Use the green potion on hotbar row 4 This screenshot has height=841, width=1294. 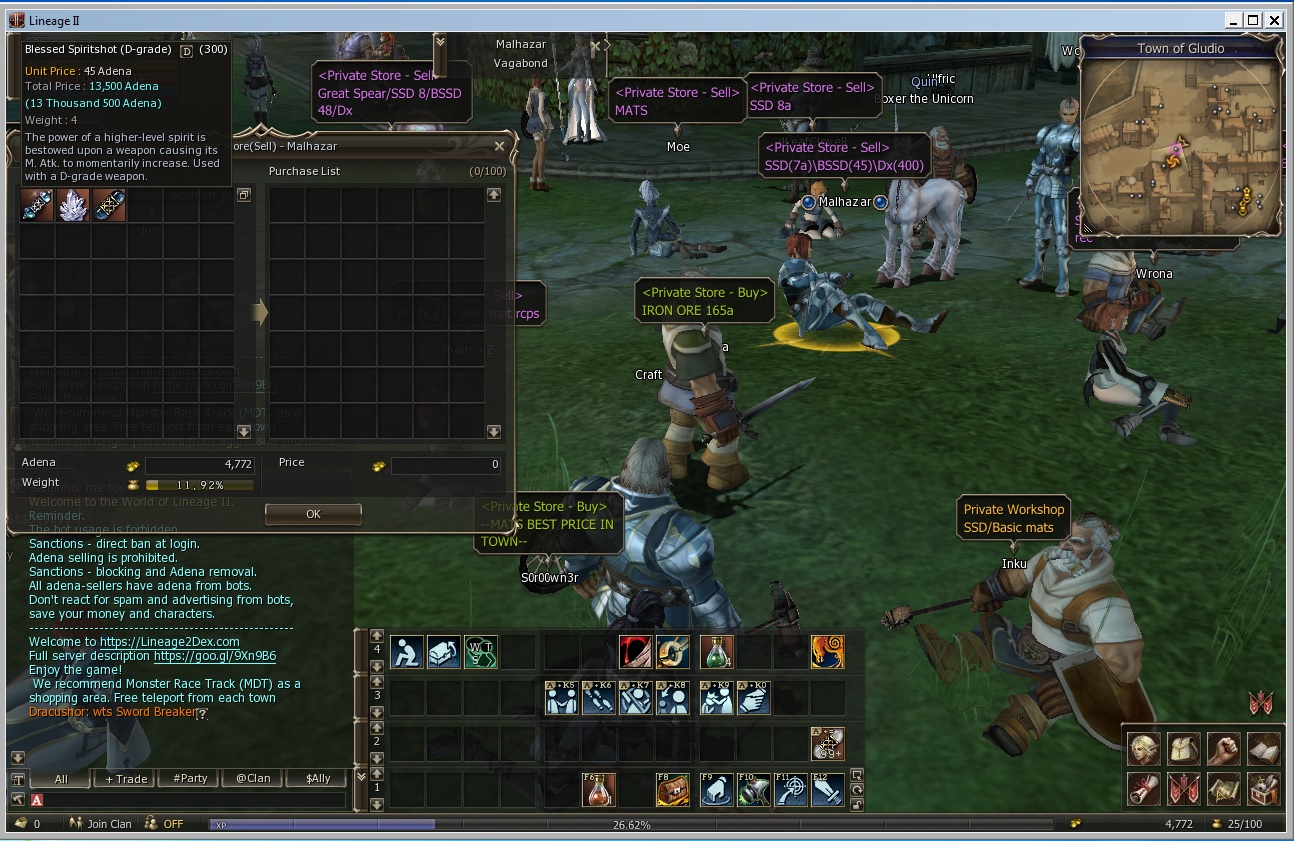[x=715, y=652]
